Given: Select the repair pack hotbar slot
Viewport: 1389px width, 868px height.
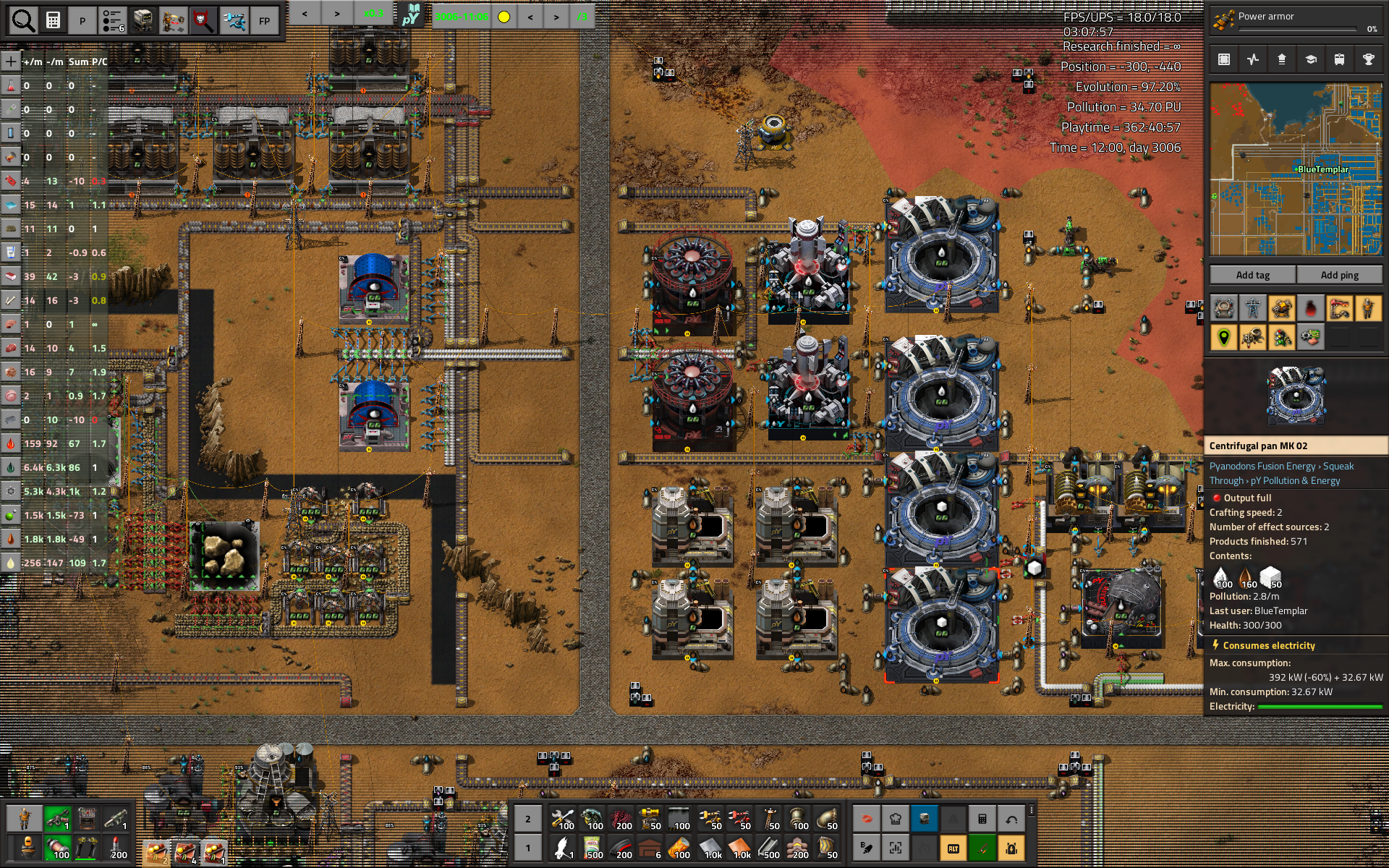Looking at the screenshot, I should [x=562, y=819].
